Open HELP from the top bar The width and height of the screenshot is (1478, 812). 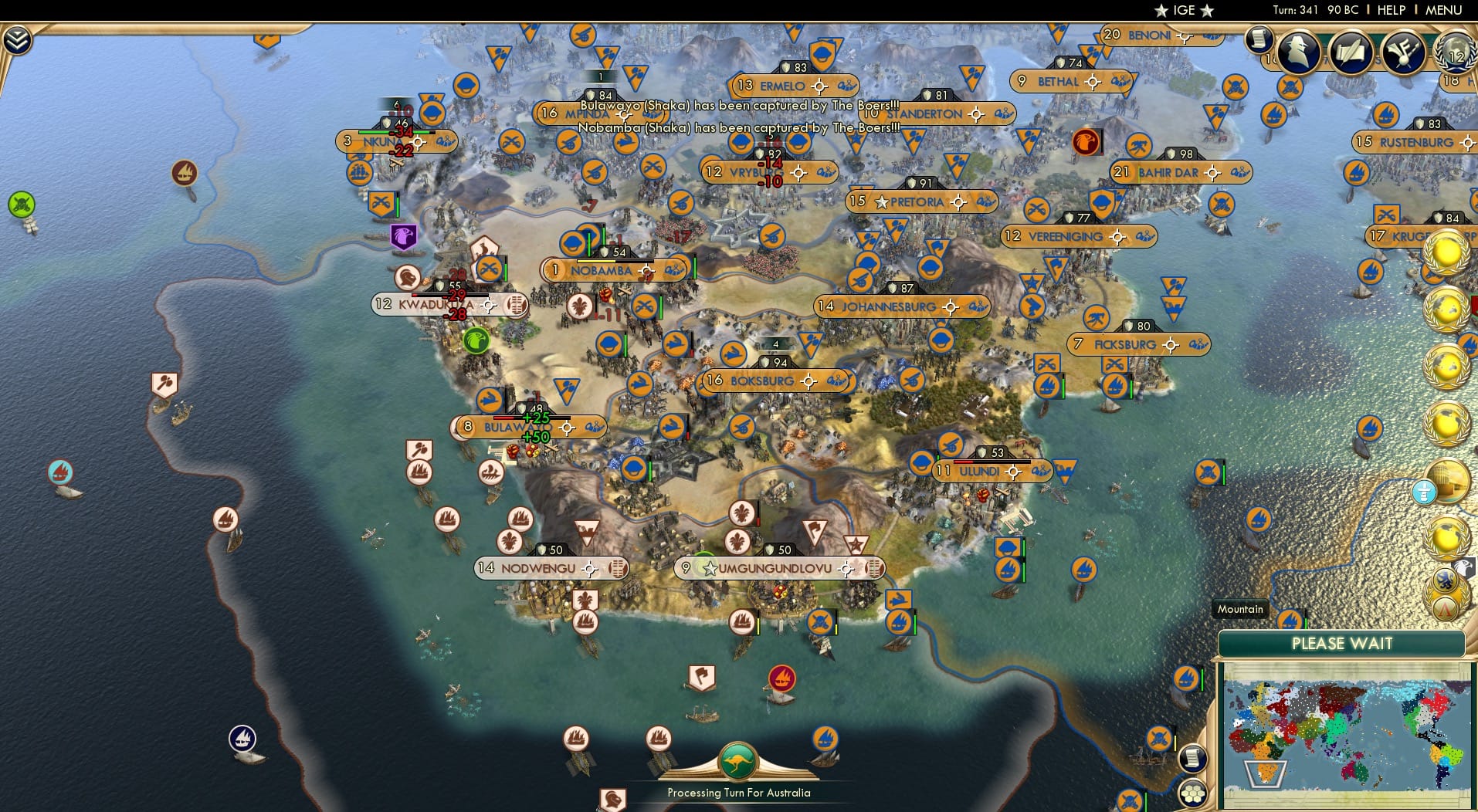pyautogui.click(x=1392, y=10)
